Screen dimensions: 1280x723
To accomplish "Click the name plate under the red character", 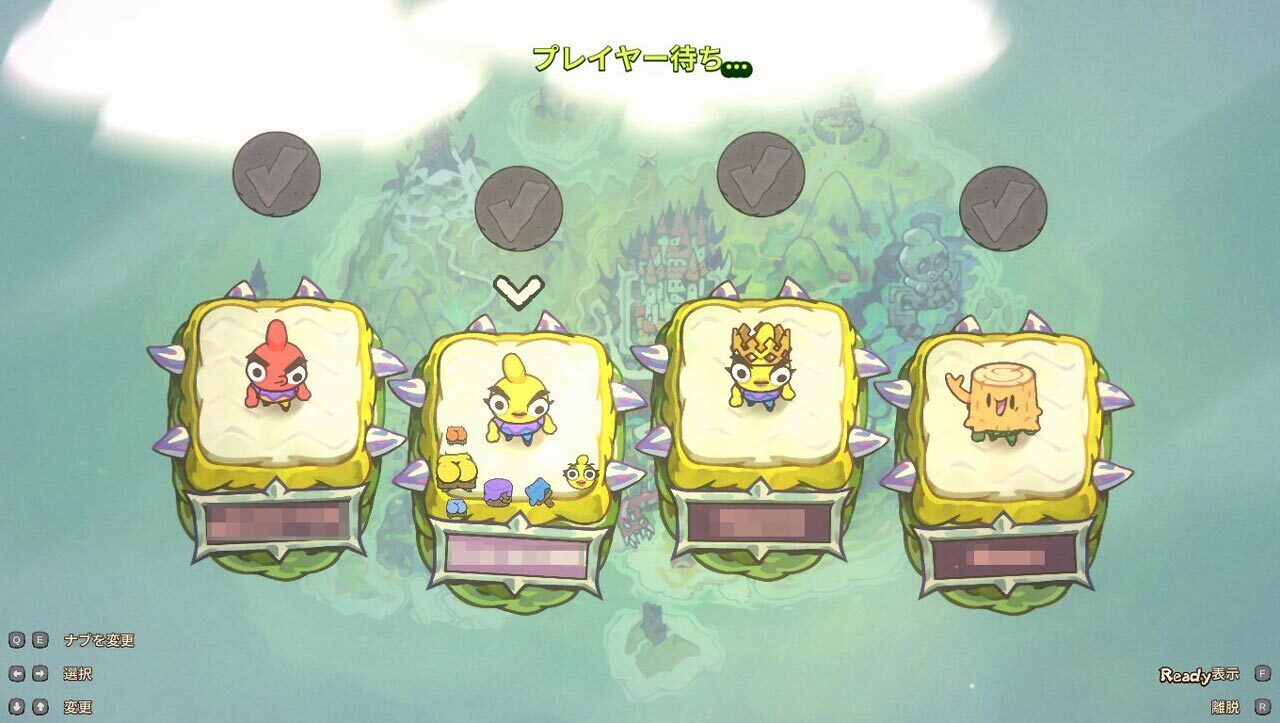I will click(x=277, y=521).
